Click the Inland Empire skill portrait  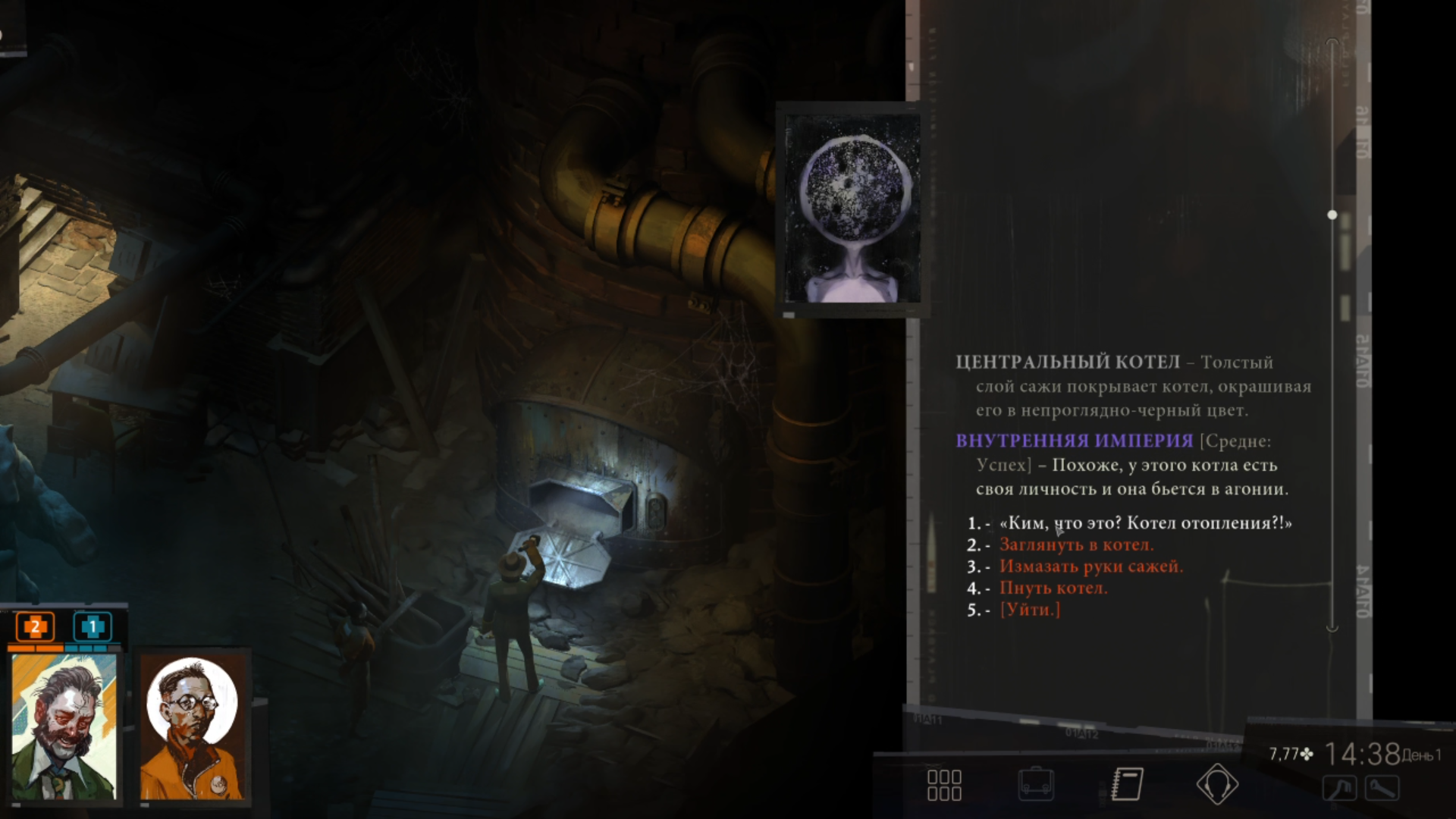pyautogui.click(x=852, y=209)
